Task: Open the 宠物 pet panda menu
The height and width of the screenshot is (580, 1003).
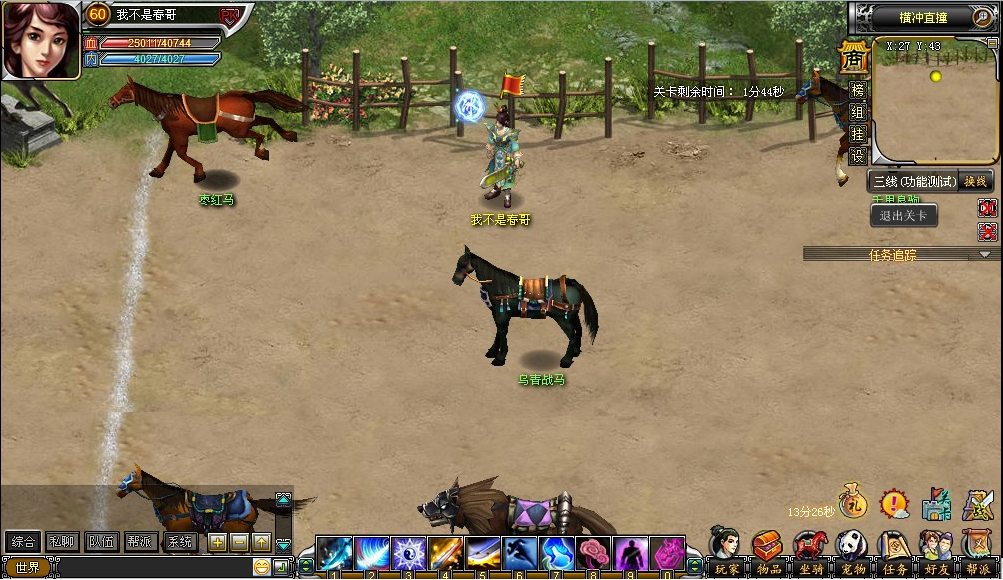Action: click(x=852, y=551)
